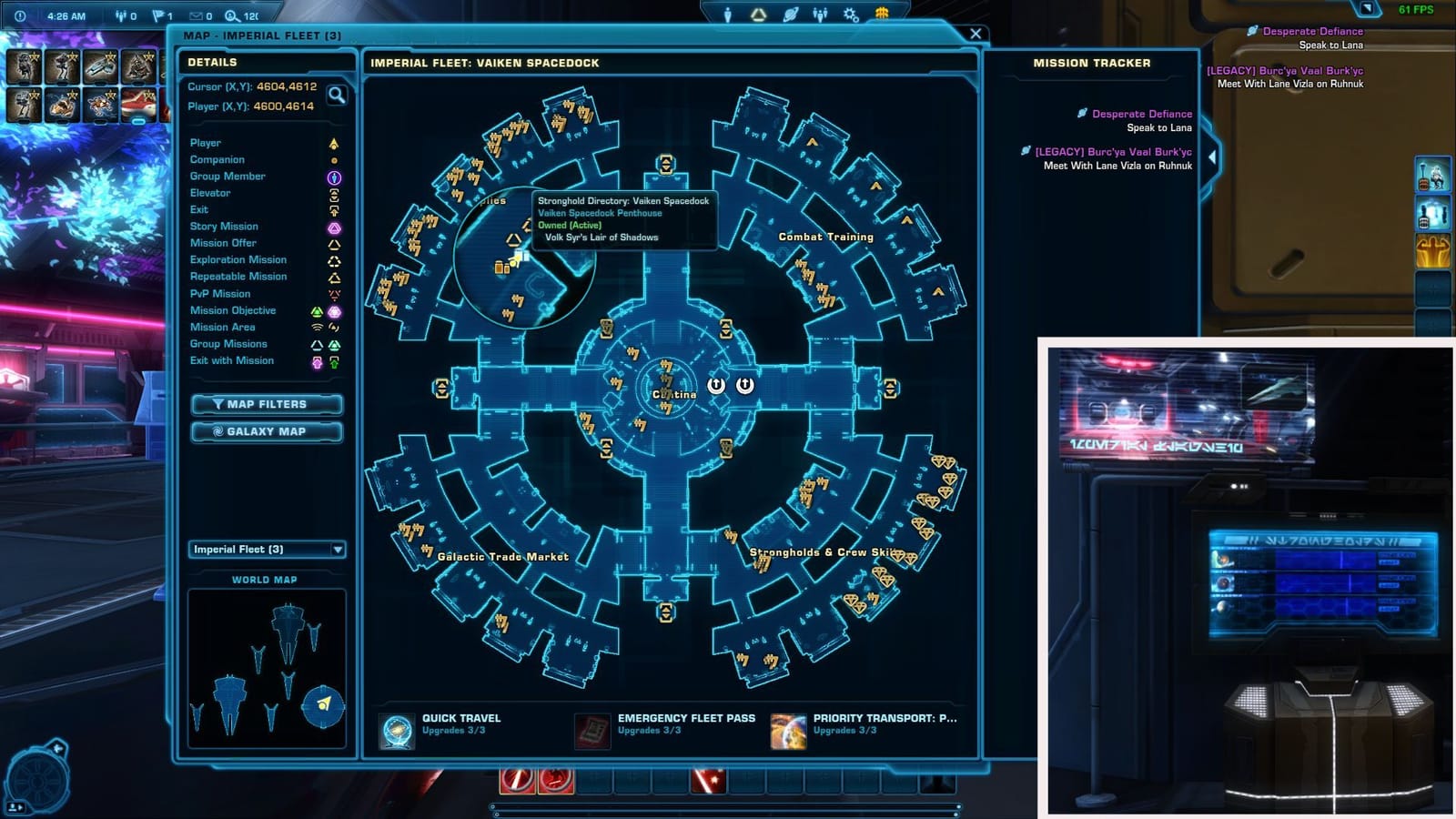Select the Priority Transport icon
The image size is (1456, 819).
(x=787, y=727)
